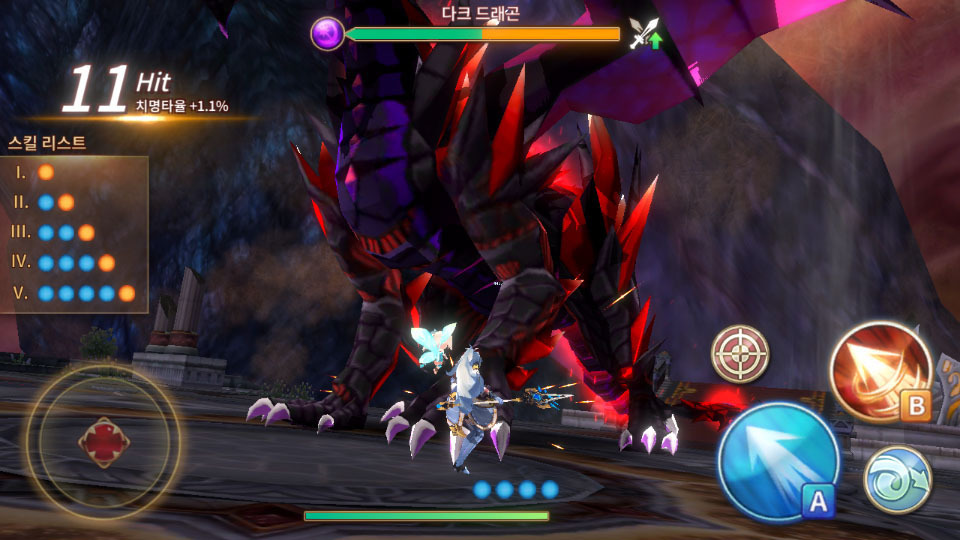Select skill combo row V in list
The image size is (960, 540).
(x=76, y=293)
